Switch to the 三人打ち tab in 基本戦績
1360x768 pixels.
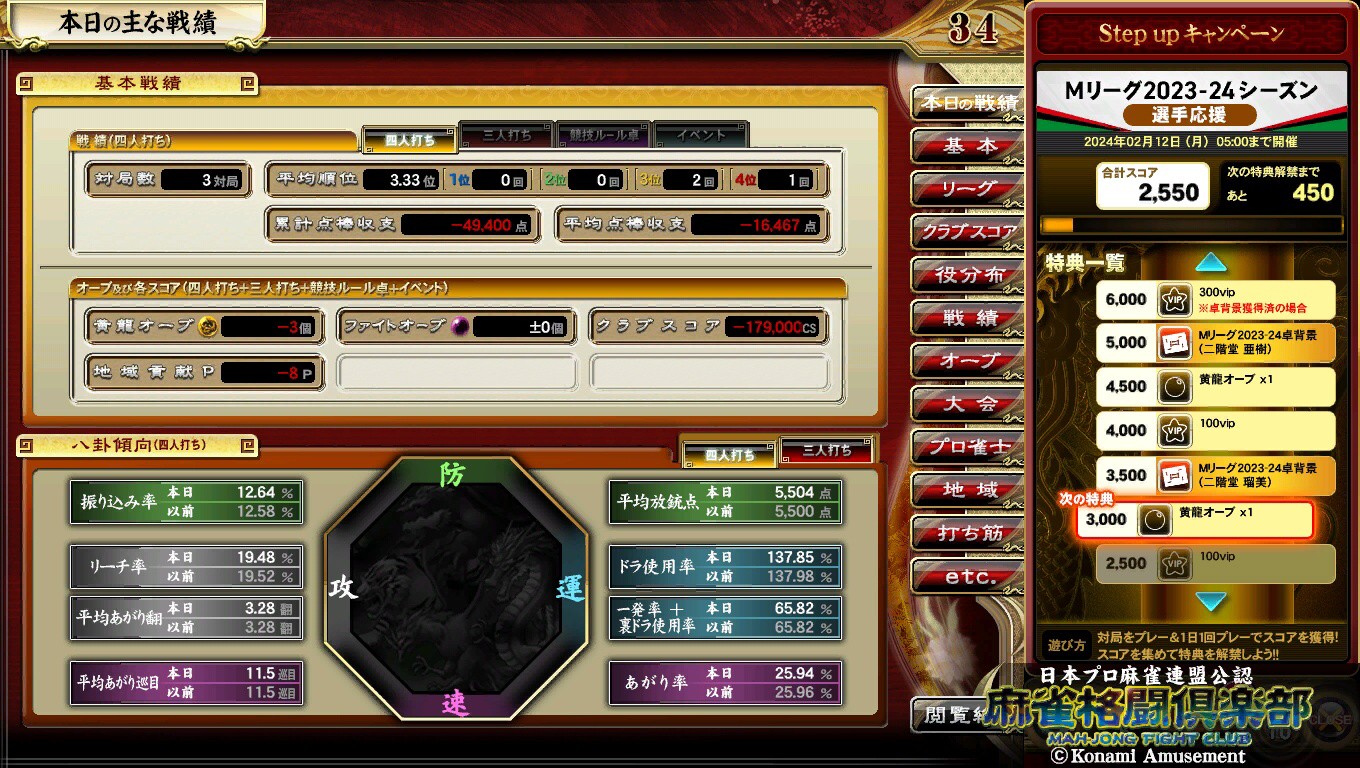pos(506,135)
